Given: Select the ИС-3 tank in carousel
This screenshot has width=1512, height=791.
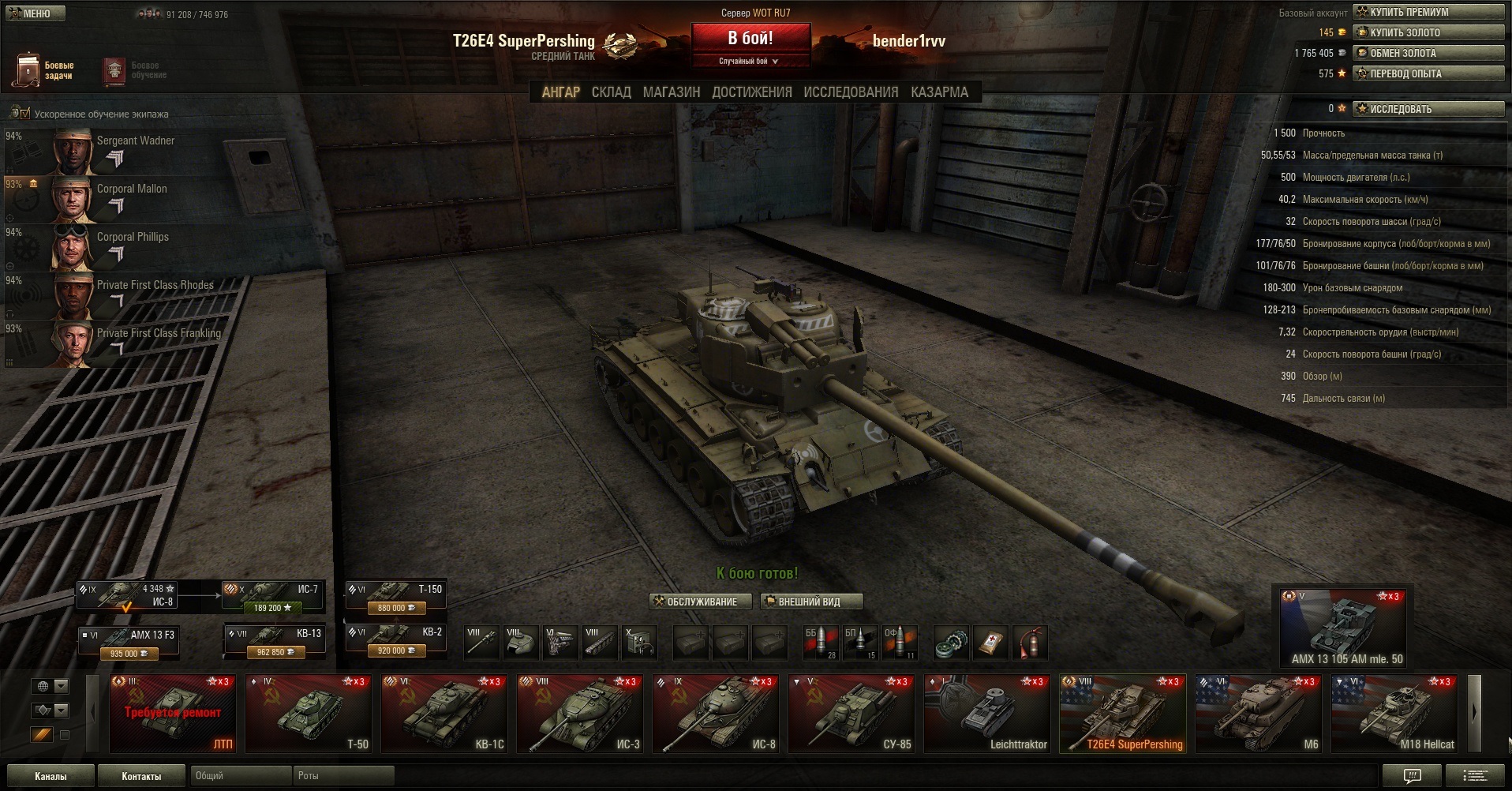Looking at the screenshot, I should coord(579,713).
